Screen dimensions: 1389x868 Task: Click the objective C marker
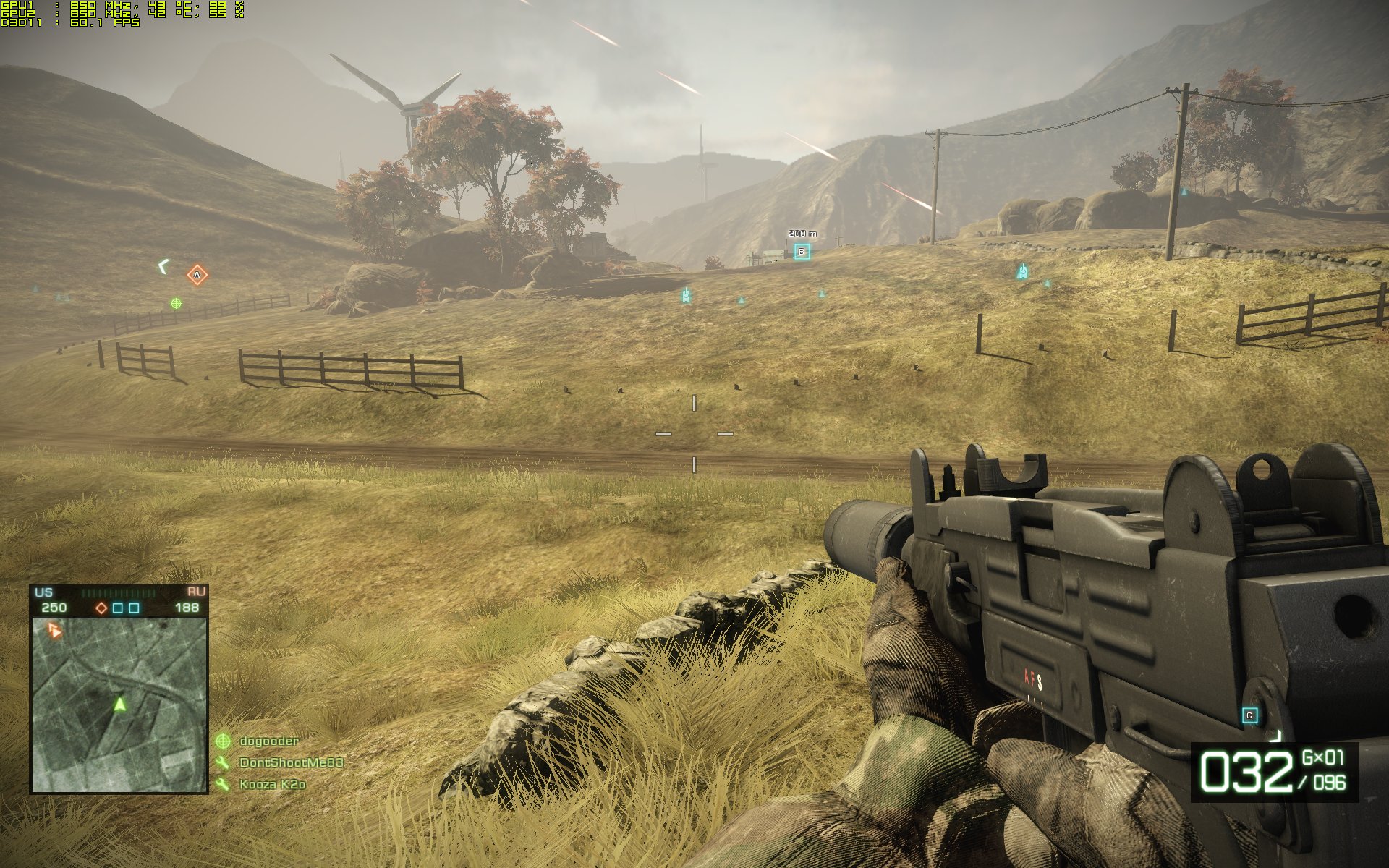pyautogui.click(x=1249, y=716)
